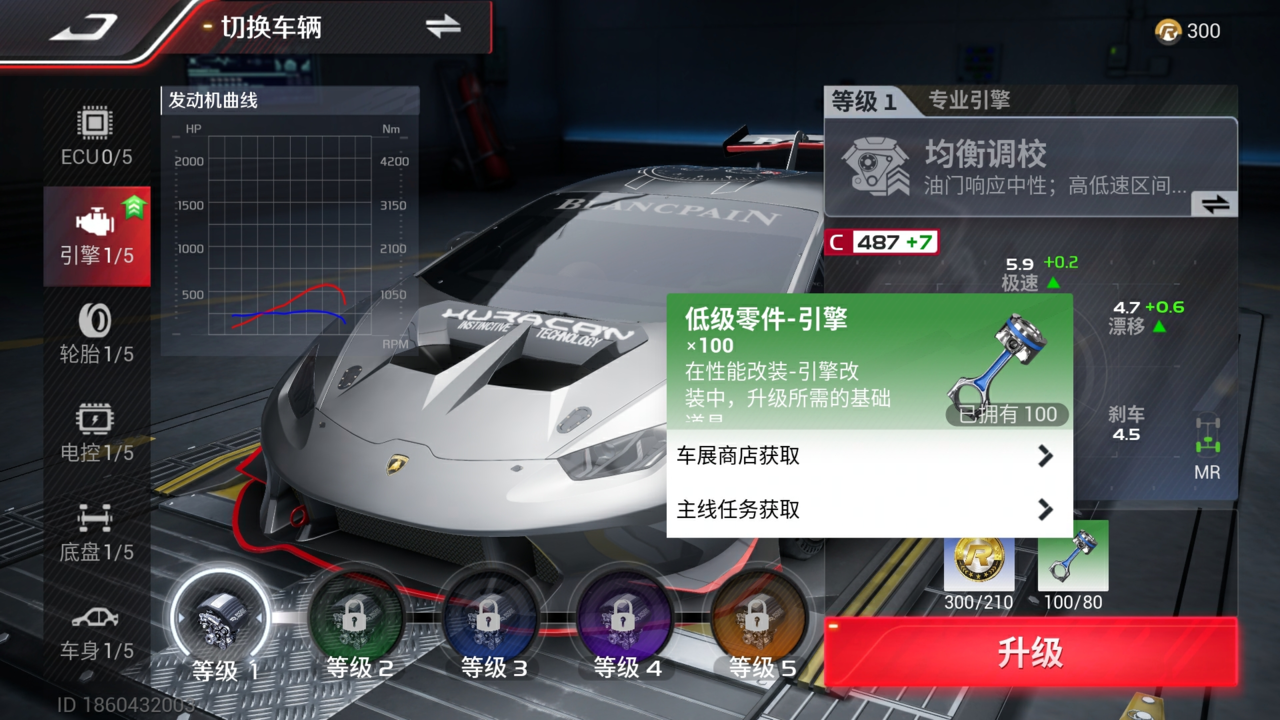This screenshot has height=720, width=1280.
Task: Click the swap arrows beside 均衡调校
Action: coord(1213,202)
